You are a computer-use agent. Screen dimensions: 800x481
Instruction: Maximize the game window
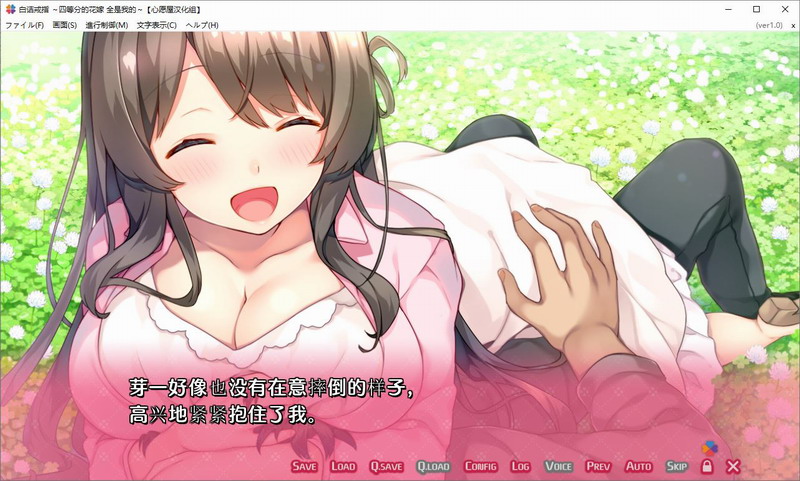click(756, 8)
